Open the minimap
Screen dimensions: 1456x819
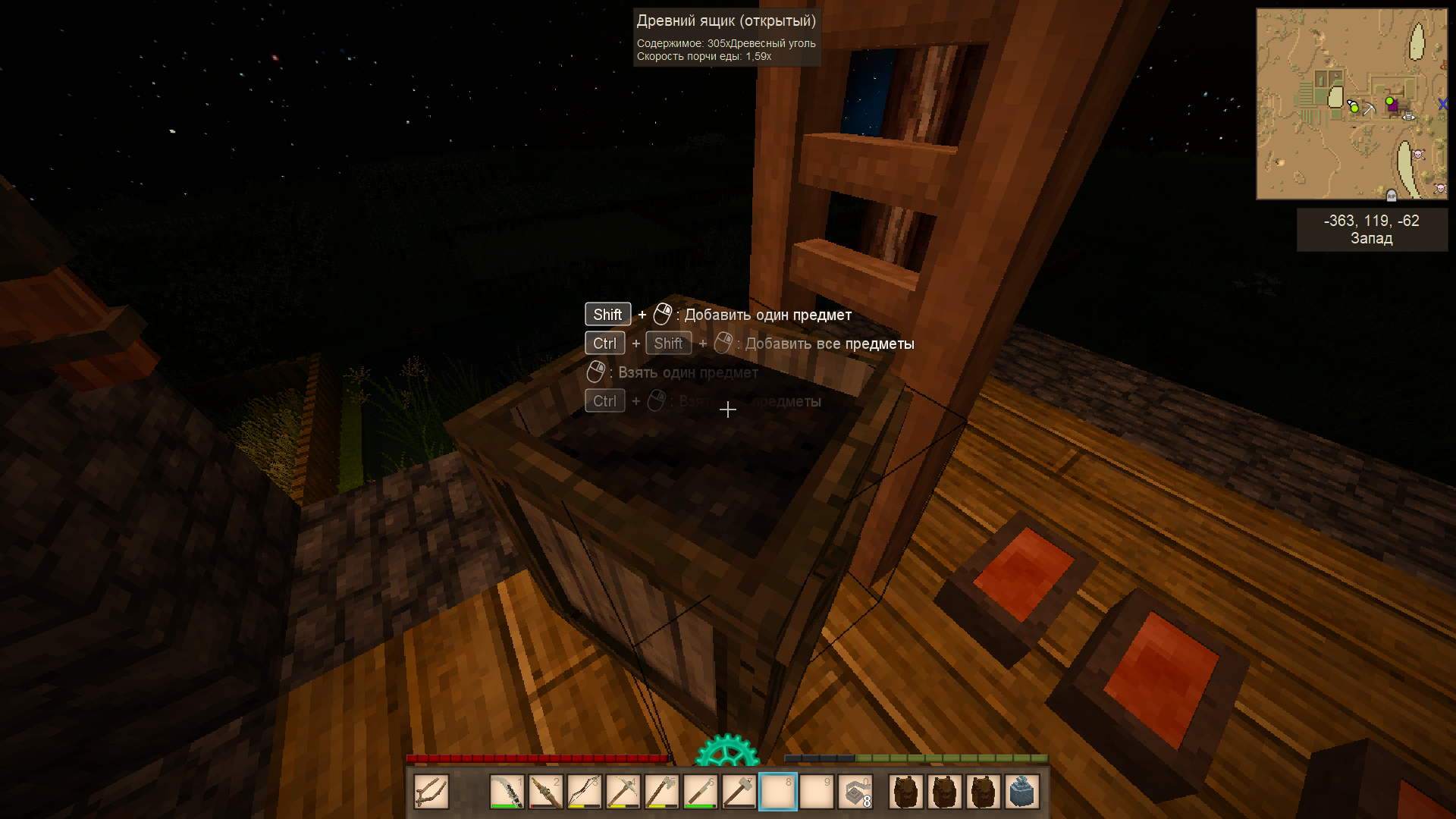1351,104
